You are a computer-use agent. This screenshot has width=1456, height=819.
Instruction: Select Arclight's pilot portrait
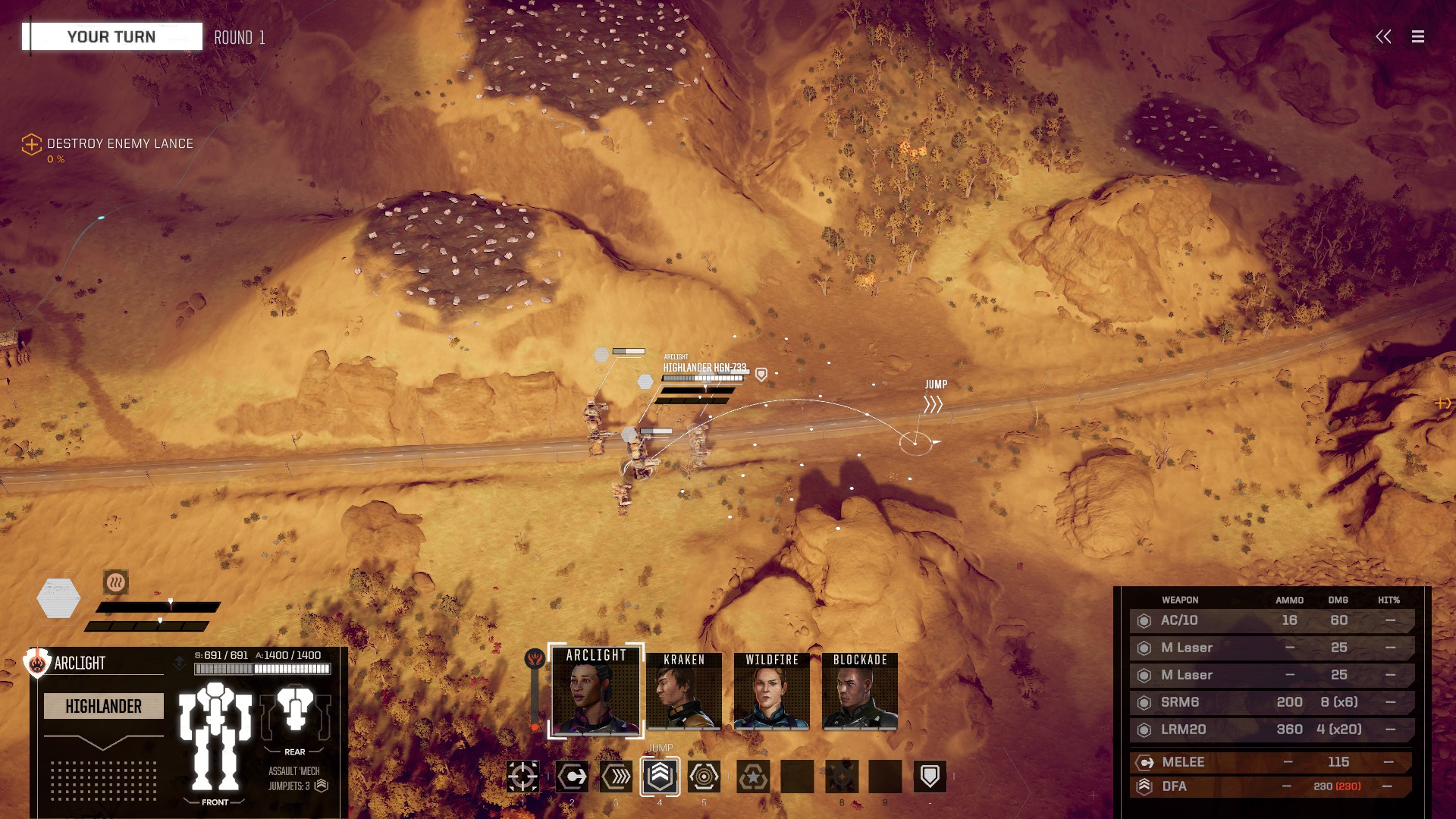click(x=596, y=692)
